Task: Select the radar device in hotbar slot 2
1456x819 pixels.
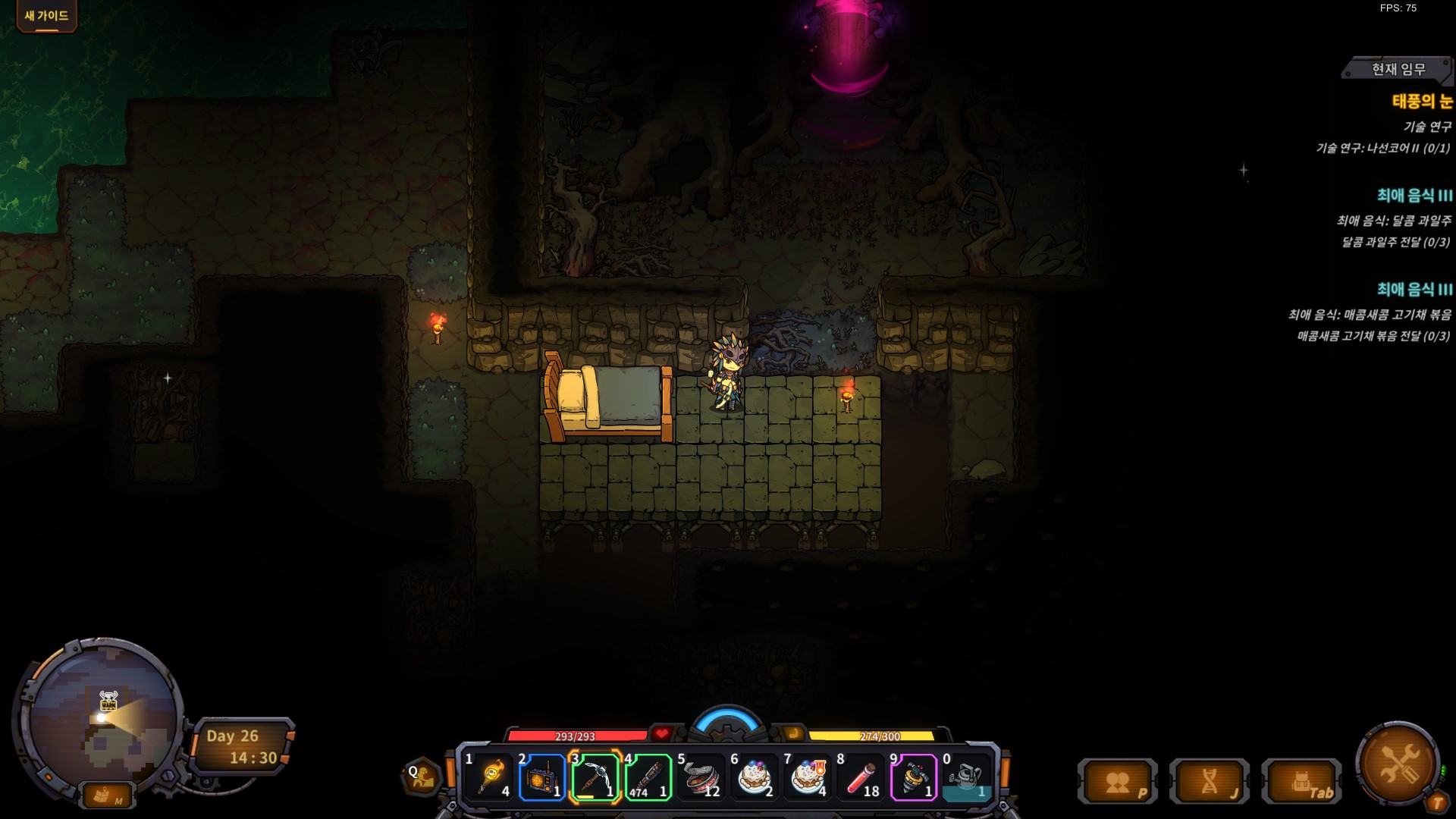Action: click(542, 777)
